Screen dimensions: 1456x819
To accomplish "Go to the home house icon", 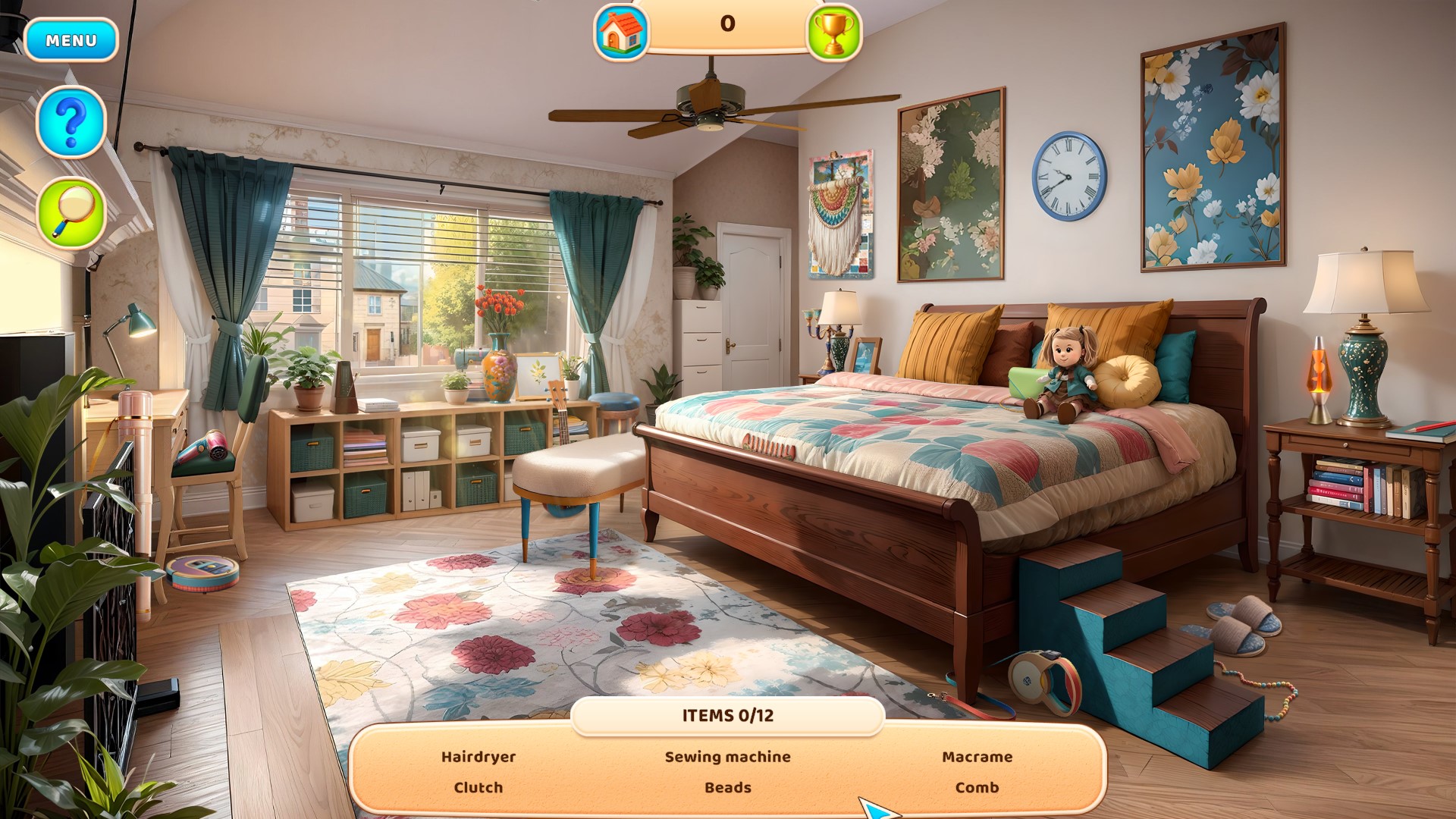I will click(621, 32).
